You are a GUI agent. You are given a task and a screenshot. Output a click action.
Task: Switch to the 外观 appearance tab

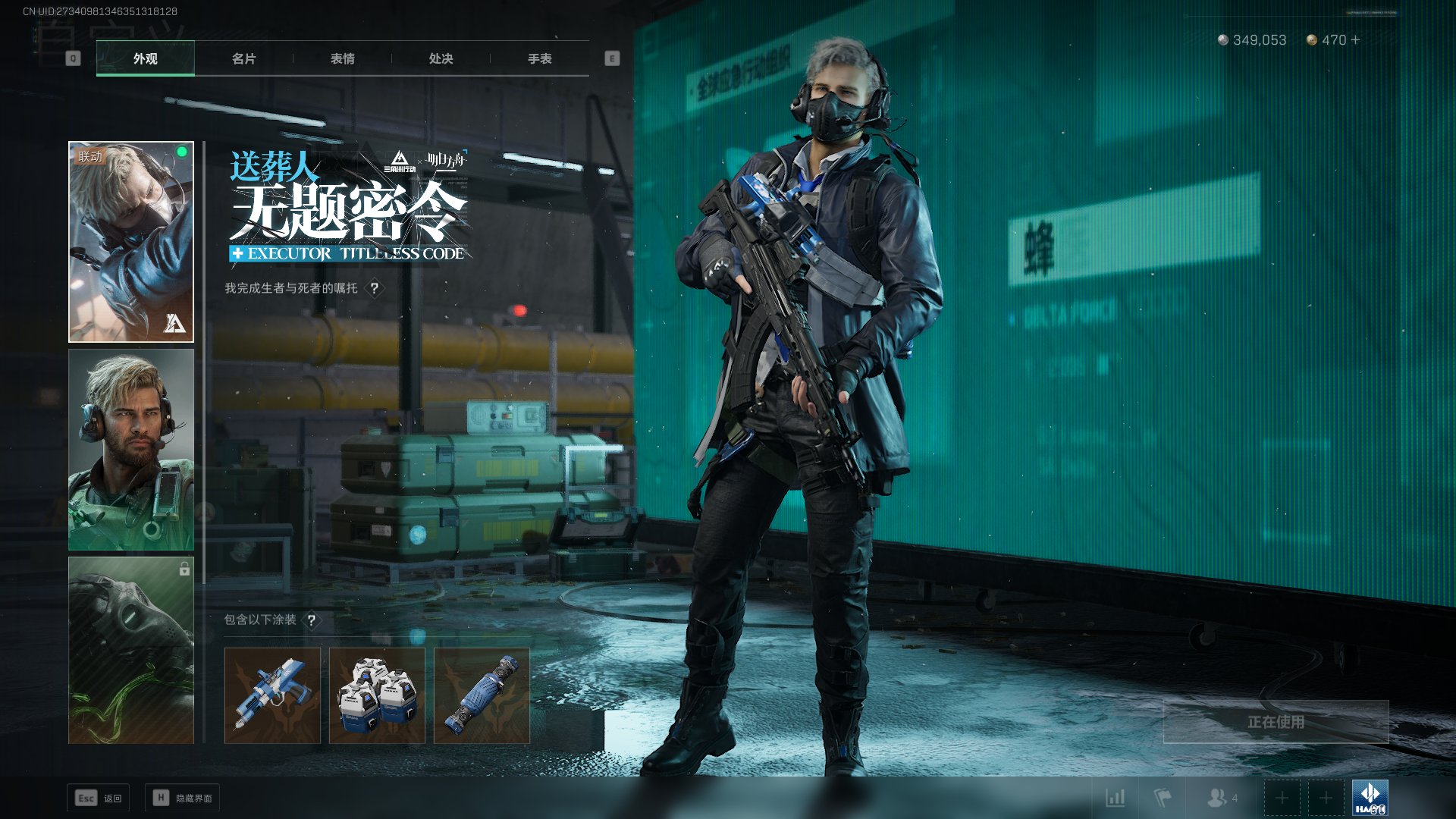[x=145, y=58]
